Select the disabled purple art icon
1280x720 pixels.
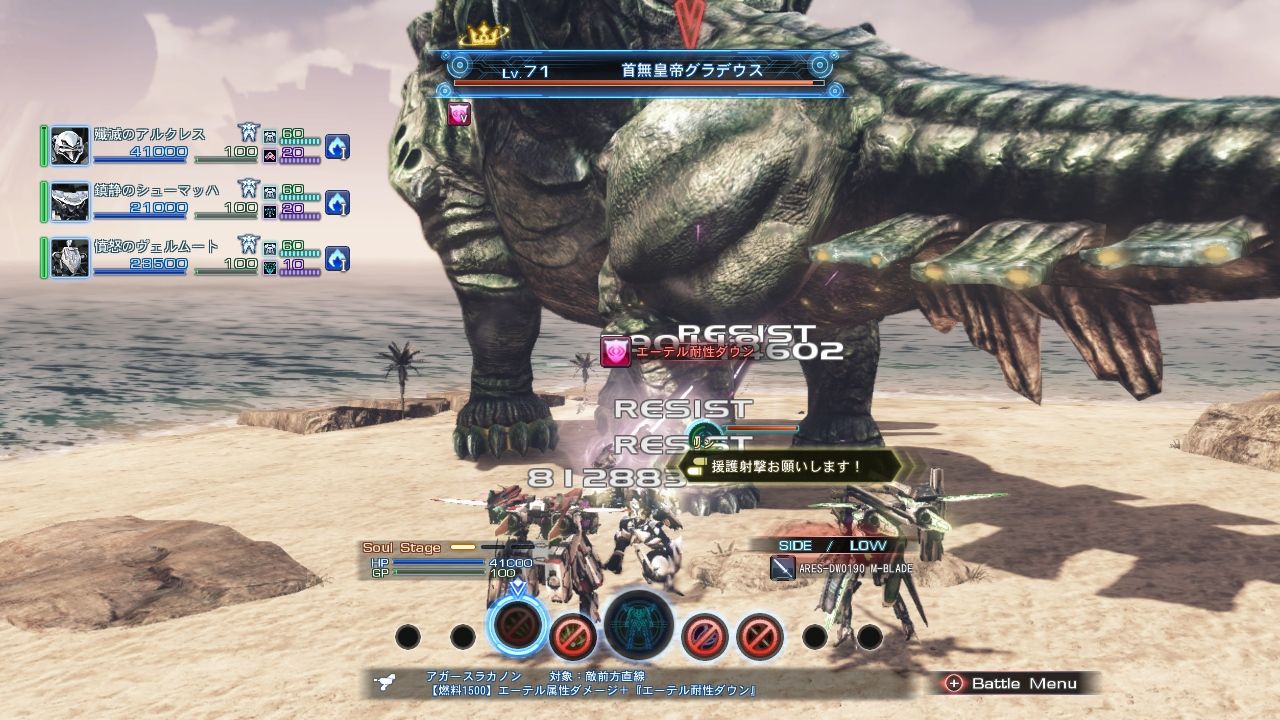tap(704, 635)
